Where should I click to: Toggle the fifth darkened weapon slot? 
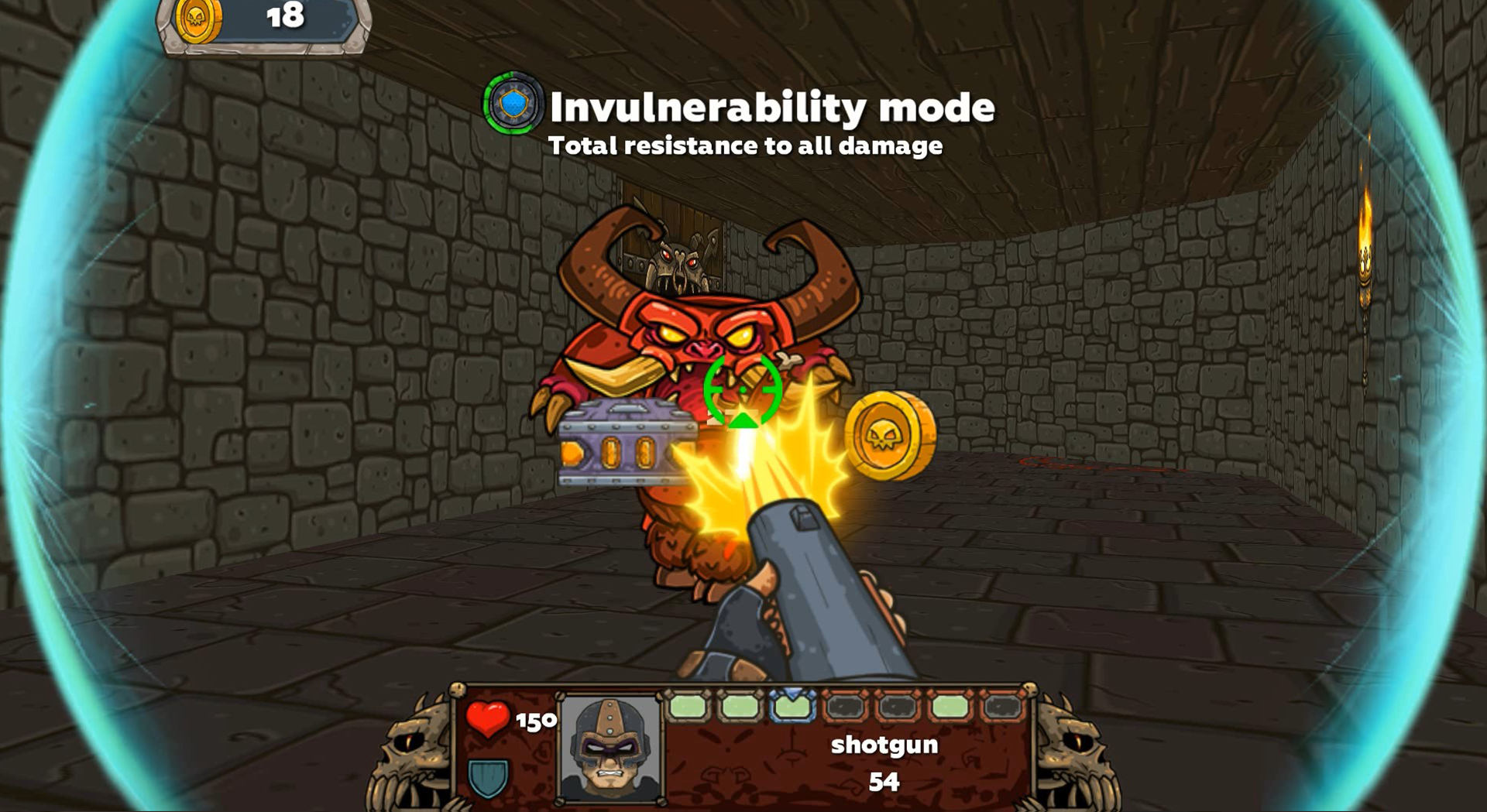point(896,707)
